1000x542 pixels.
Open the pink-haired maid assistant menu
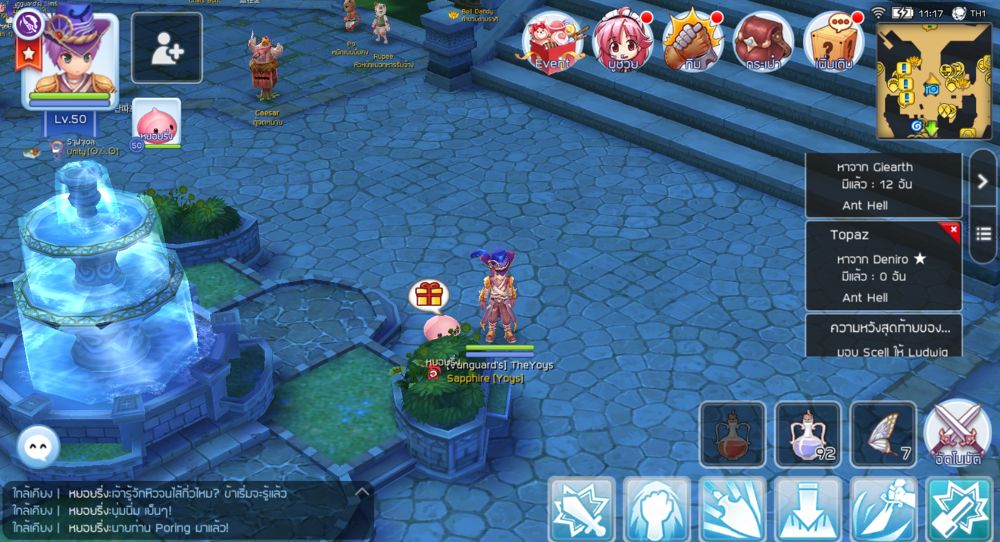(x=621, y=42)
